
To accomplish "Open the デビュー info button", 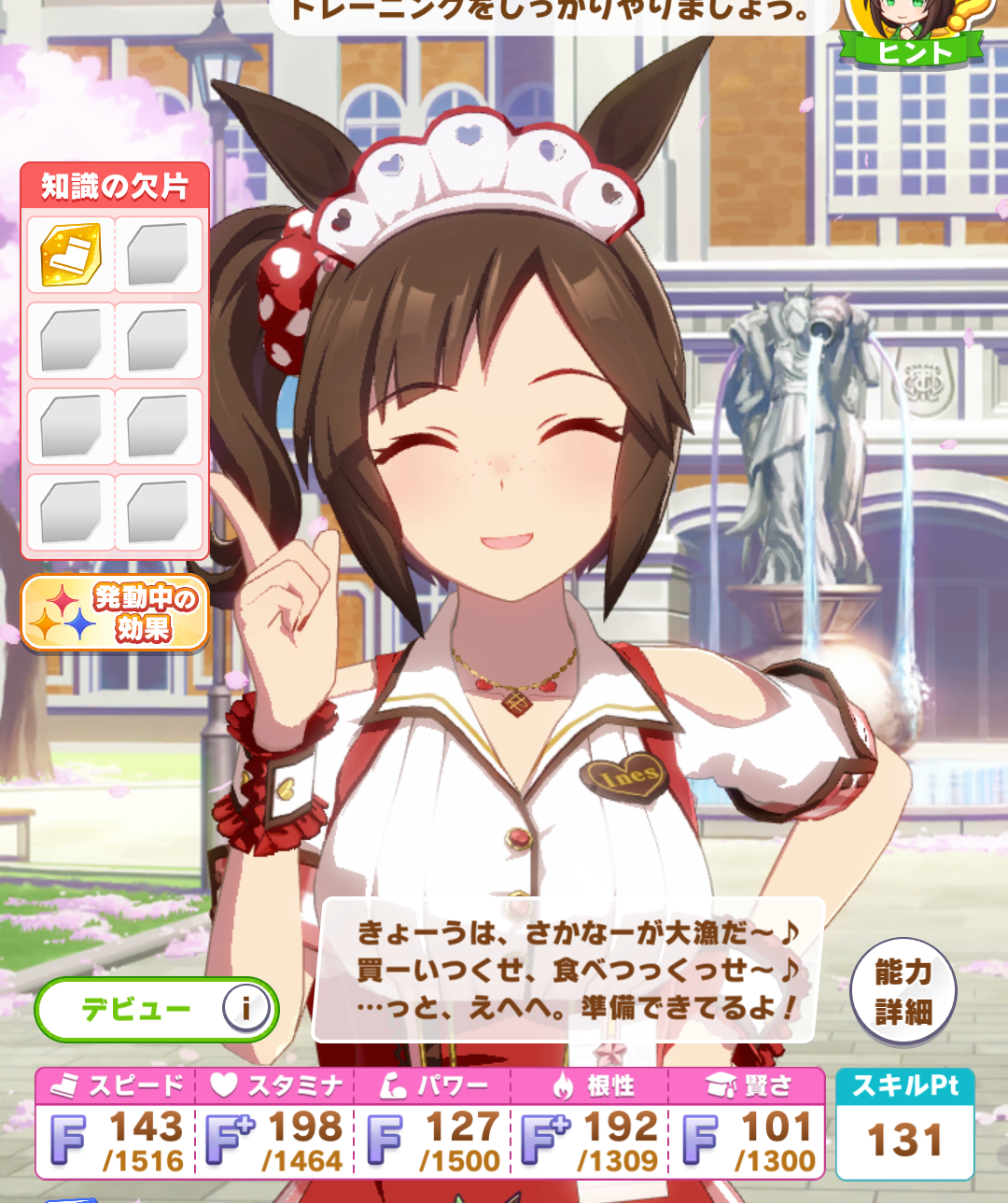I will pos(245,1008).
